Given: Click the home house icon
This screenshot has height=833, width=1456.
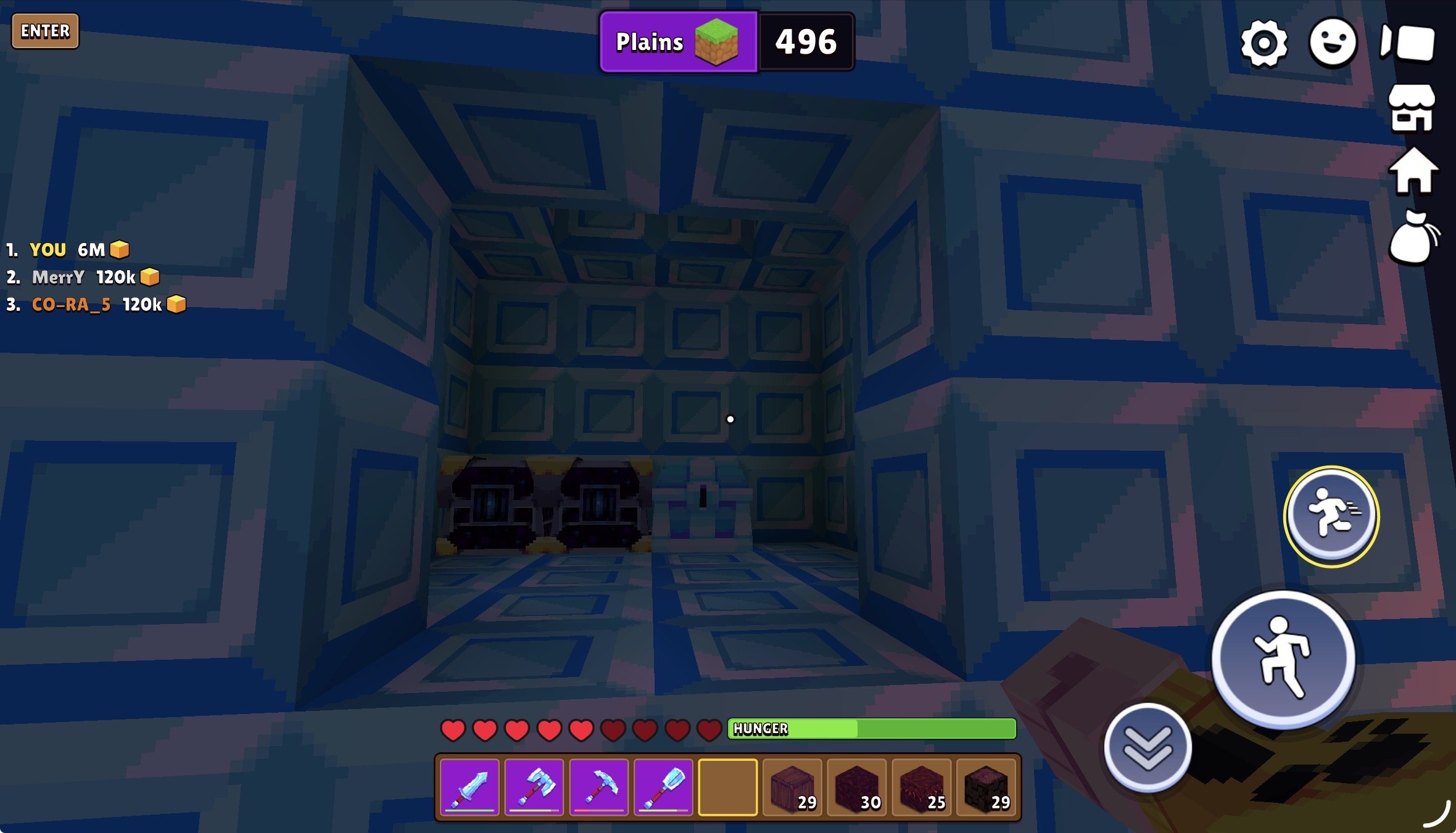Looking at the screenshot, I should tap(1413, 171).
